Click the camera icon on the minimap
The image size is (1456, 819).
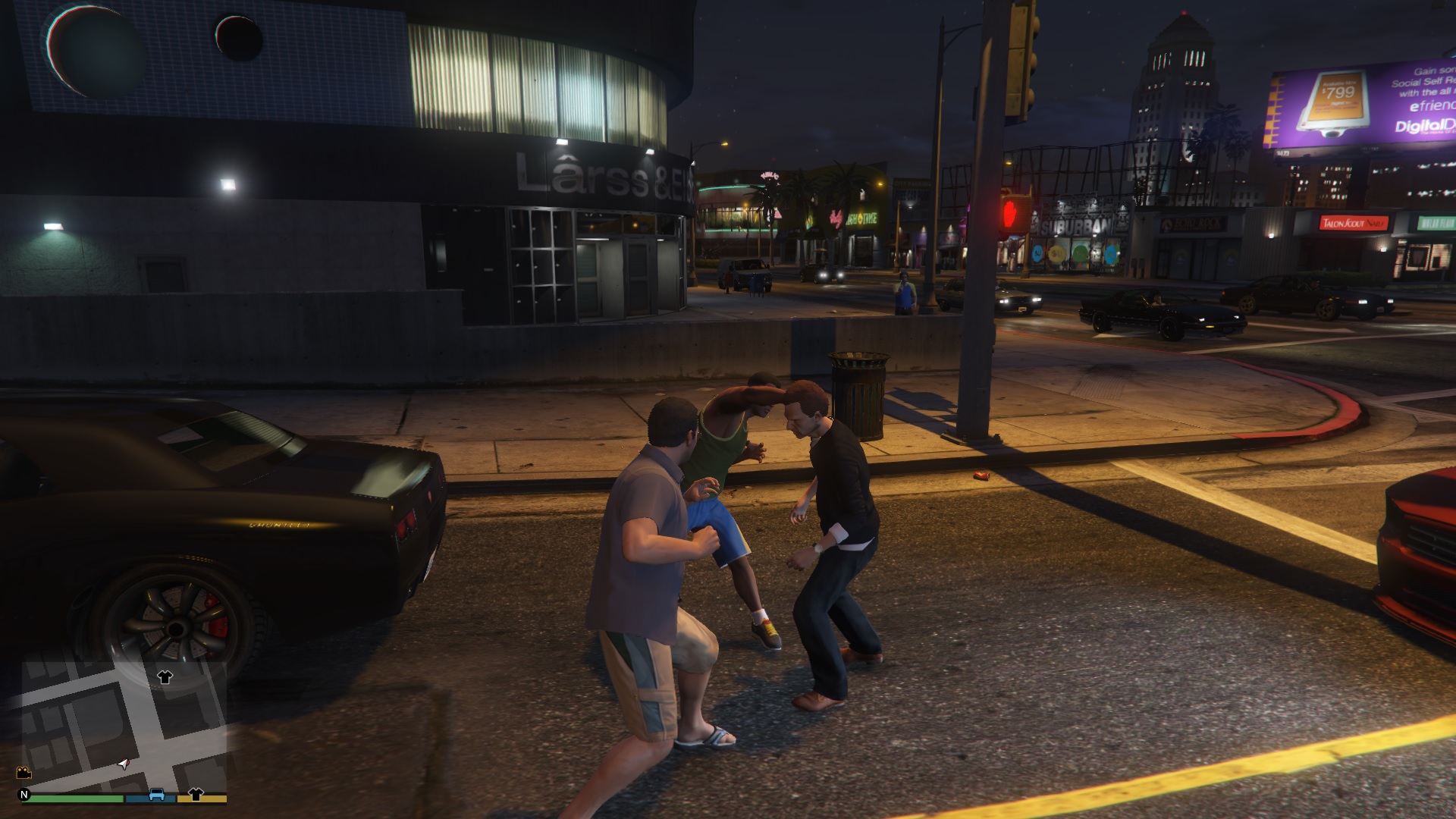(23, 773)
